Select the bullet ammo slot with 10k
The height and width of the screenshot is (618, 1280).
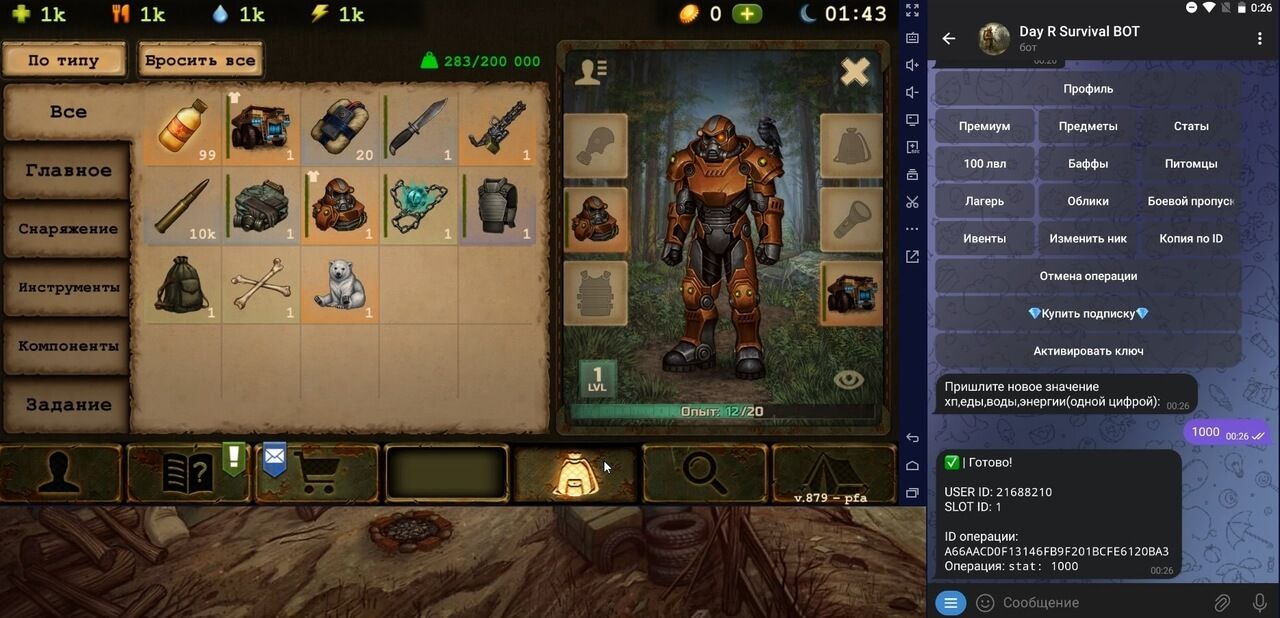[x=184, y=206]
